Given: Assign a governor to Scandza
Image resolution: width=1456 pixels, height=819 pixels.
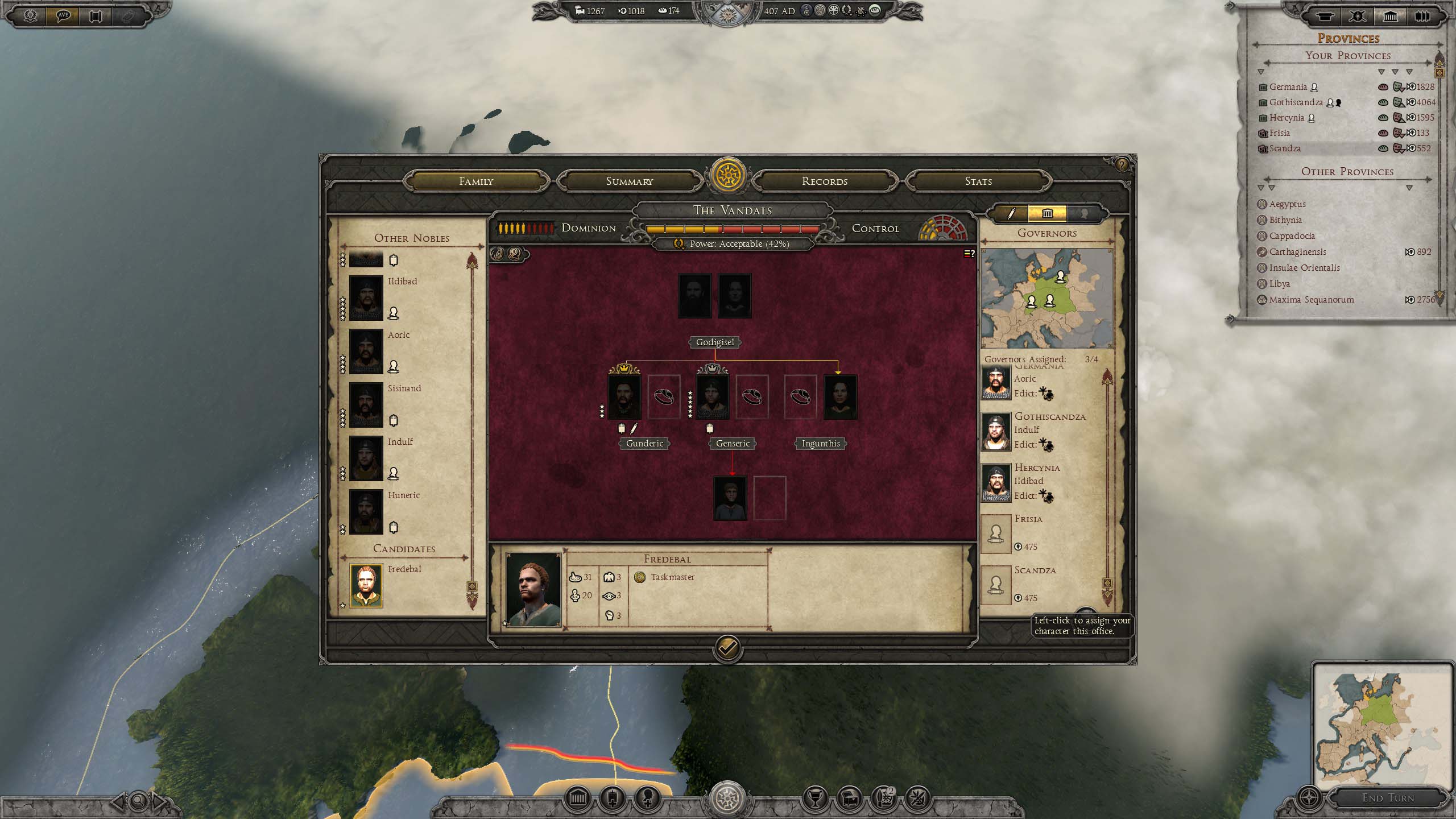Looking at the screenshot, I should tap(995, 585).
